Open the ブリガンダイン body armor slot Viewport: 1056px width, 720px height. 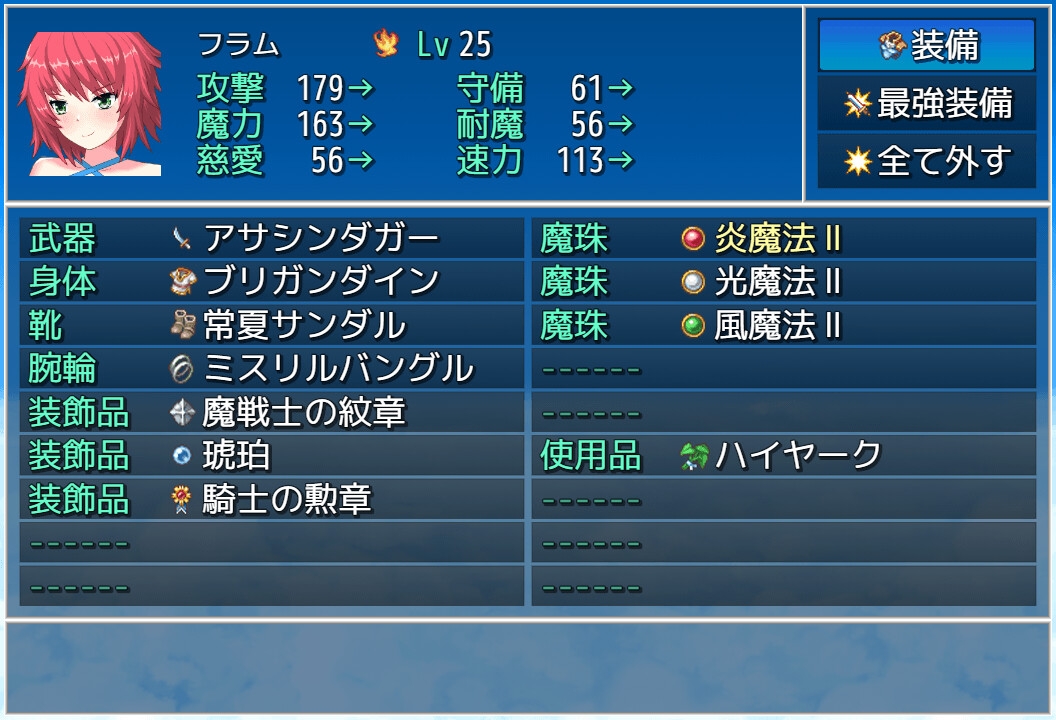tap(271, 282)
